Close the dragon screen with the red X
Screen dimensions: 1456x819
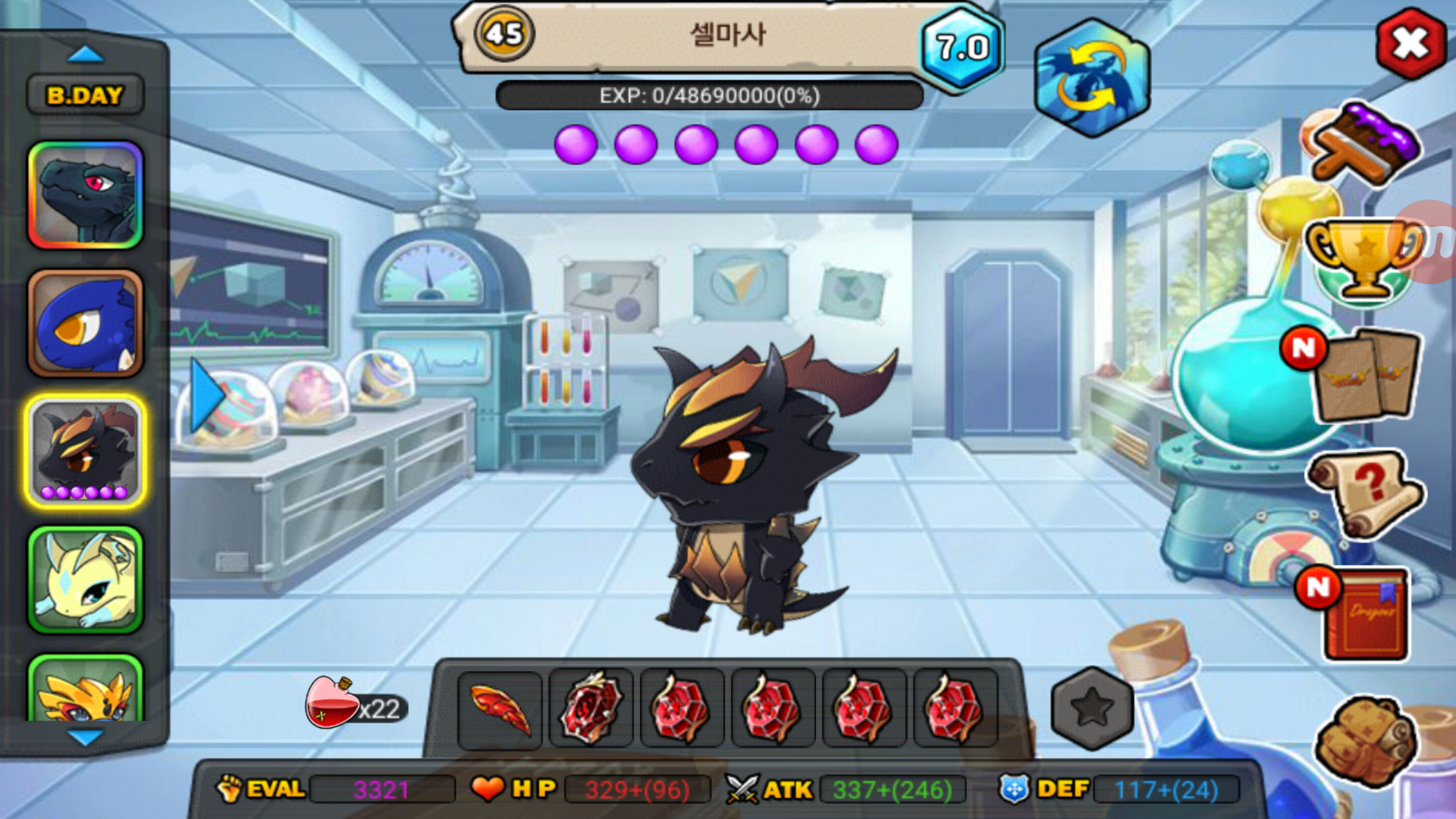pyautogui.click(x=1410, y=44)
